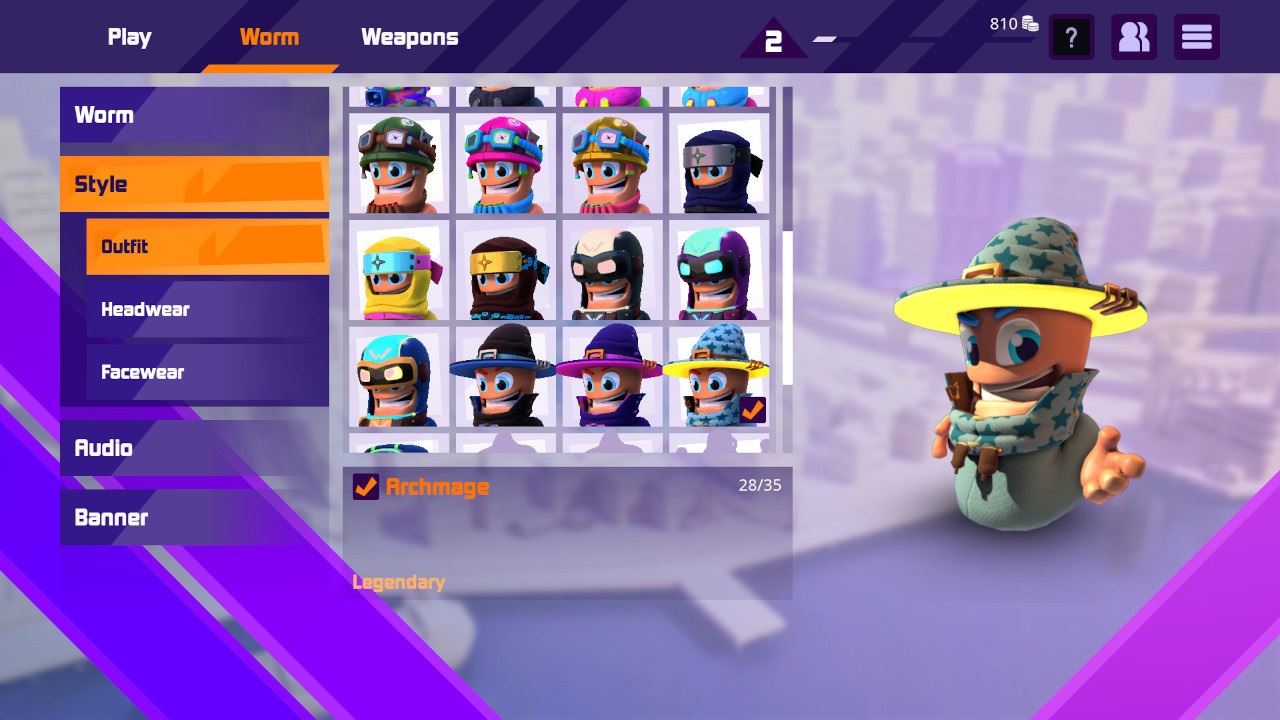Open the friends list icon
1280x720 pixels.
pyautogui.click(x=1134, y=37)
